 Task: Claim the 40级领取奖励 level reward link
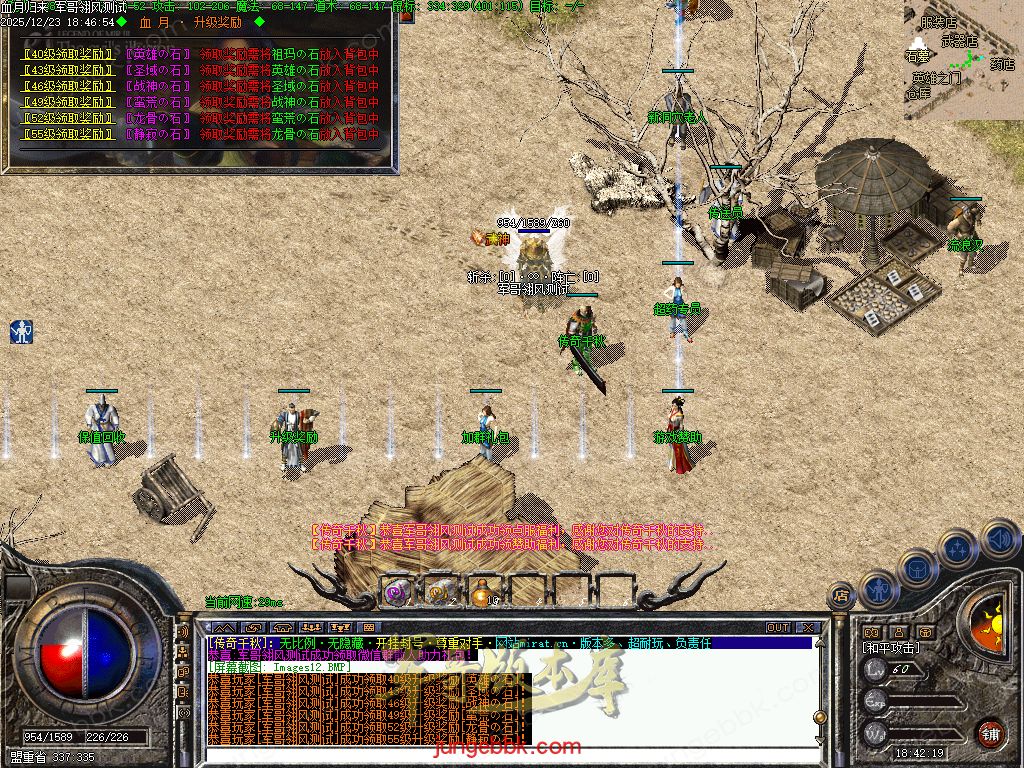pos(67,55)
